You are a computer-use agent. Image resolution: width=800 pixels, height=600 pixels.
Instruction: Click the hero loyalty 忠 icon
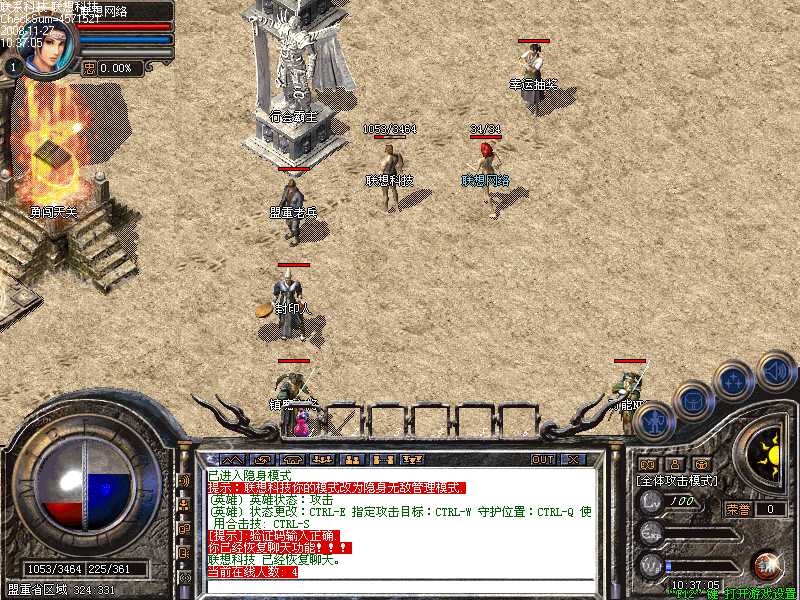click(89, 68)
